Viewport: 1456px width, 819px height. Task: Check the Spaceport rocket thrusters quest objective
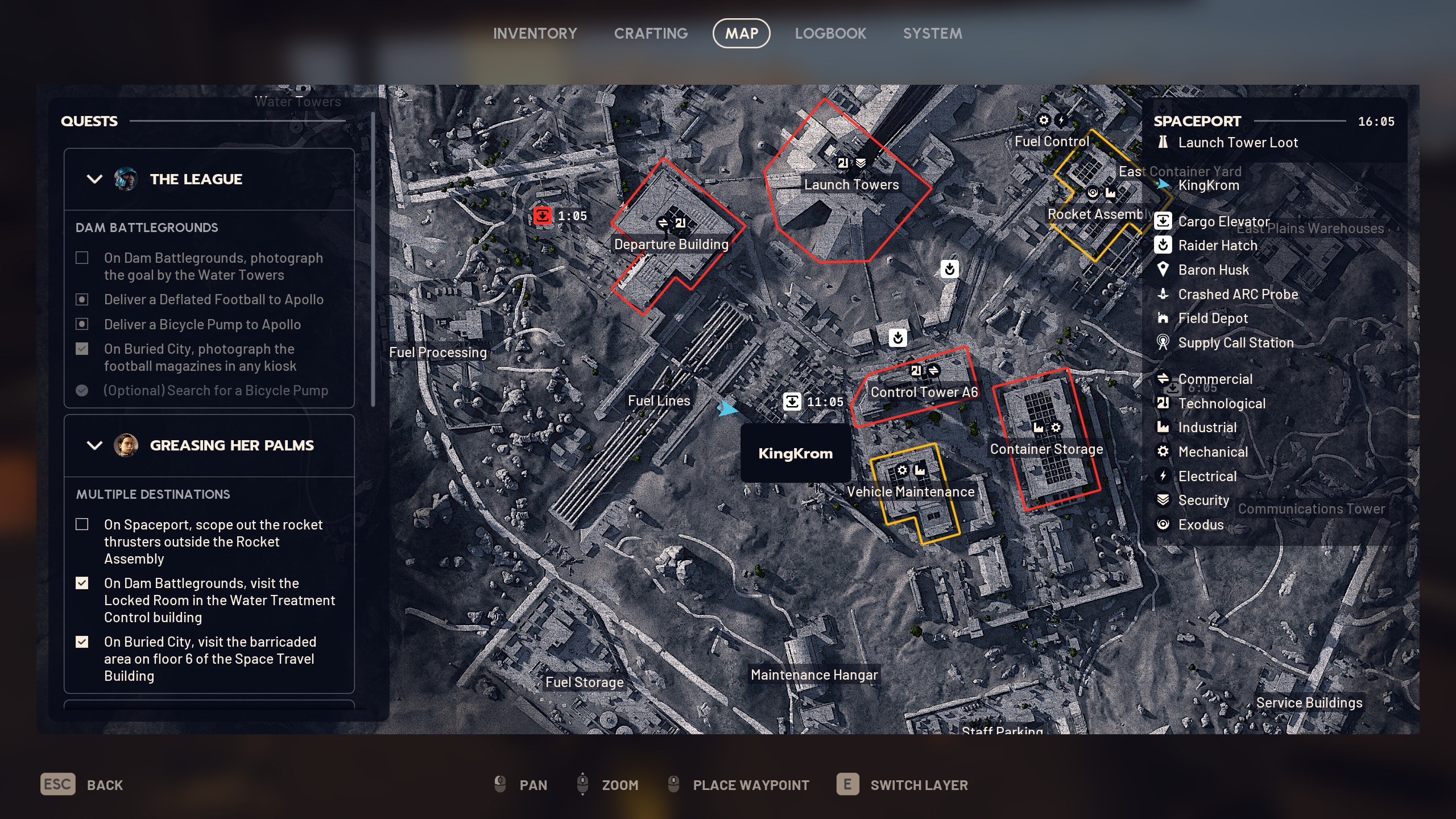tap(82, 525)
